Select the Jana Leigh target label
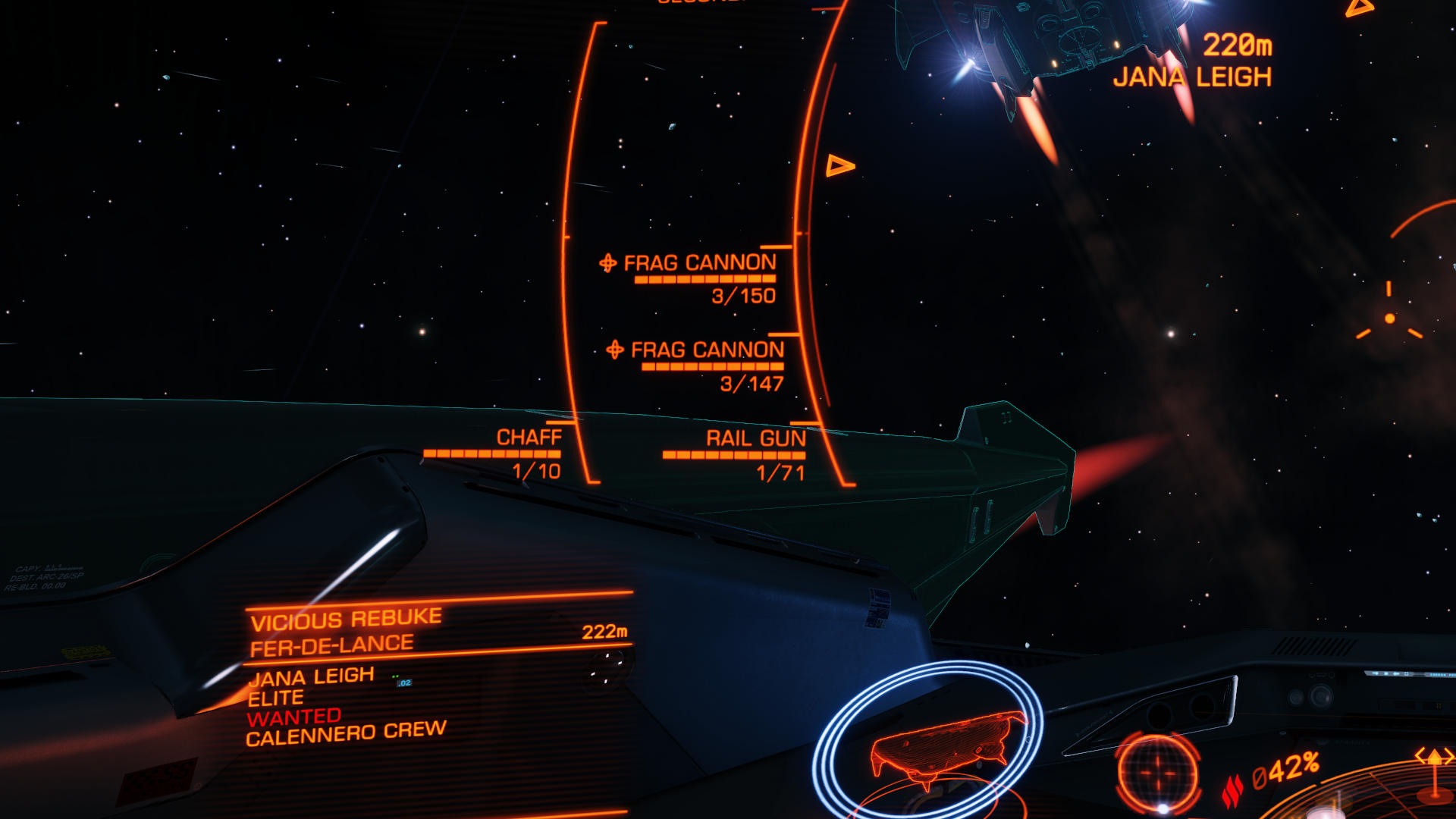The width and height of the screenshot is (1456, 819). coord(1191,77)
